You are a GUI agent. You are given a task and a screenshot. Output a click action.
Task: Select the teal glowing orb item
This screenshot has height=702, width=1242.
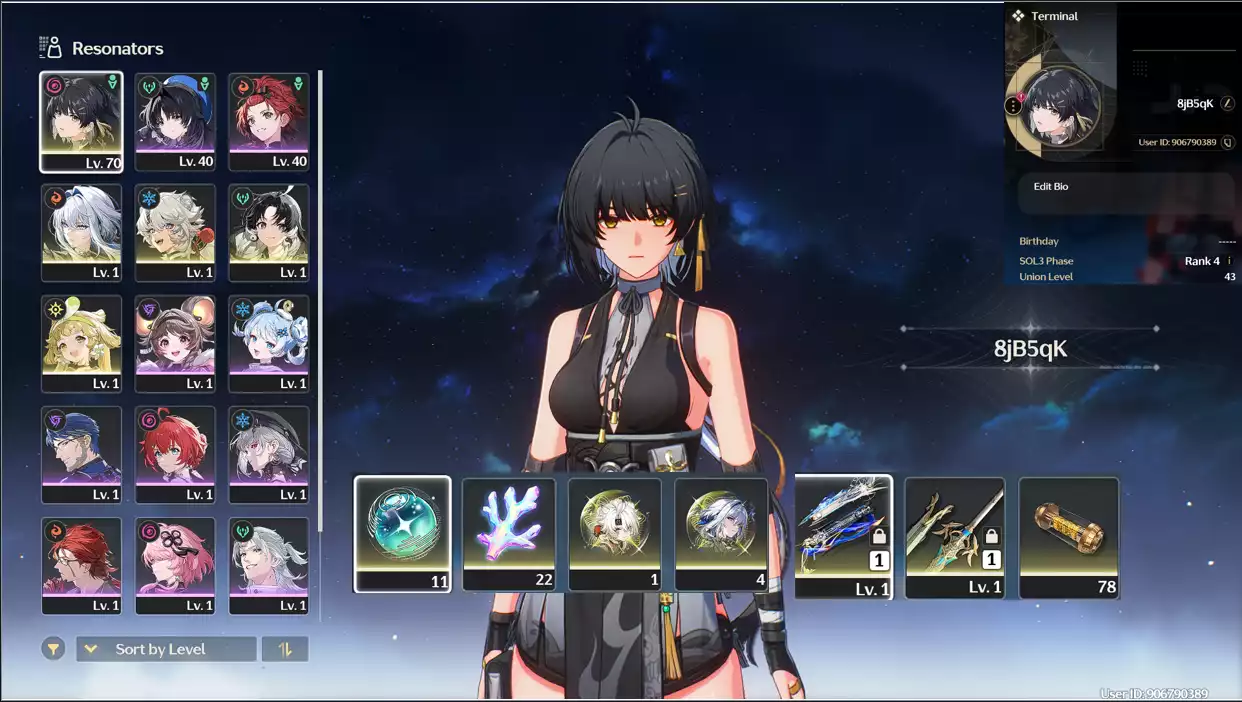point(402,534)
